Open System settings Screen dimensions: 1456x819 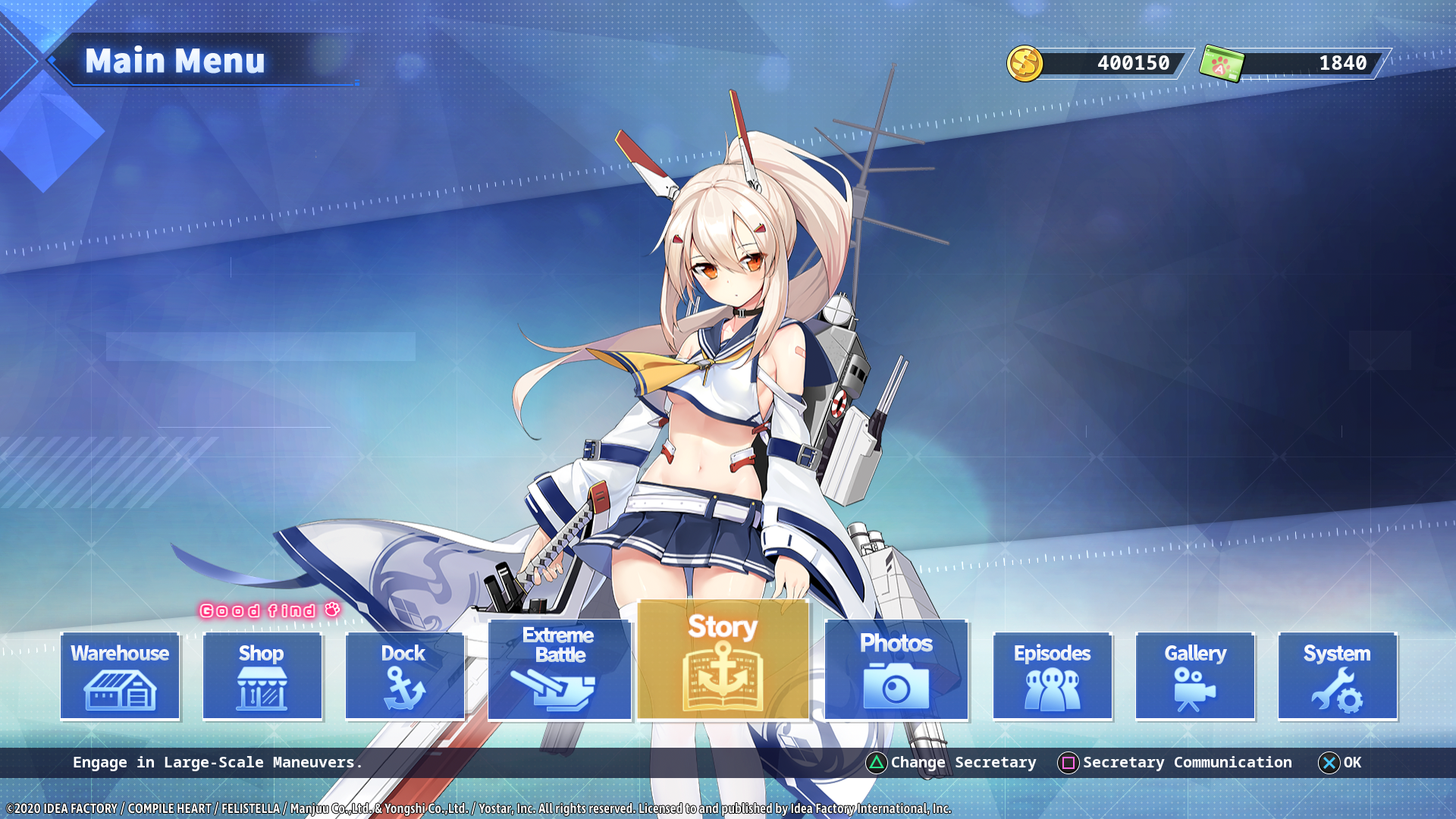point(1338,676)
